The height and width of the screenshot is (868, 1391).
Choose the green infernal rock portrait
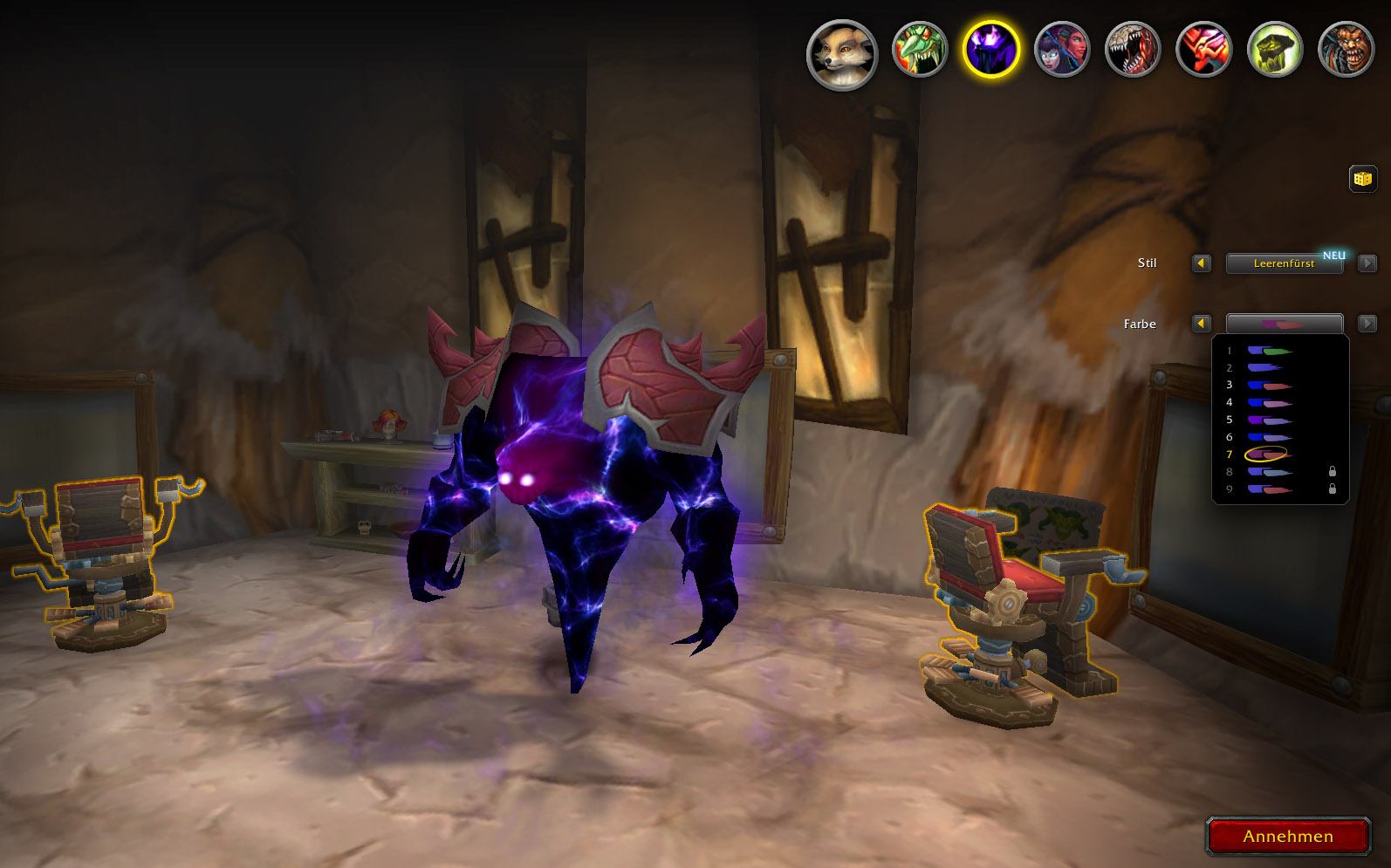[1274, 50]
